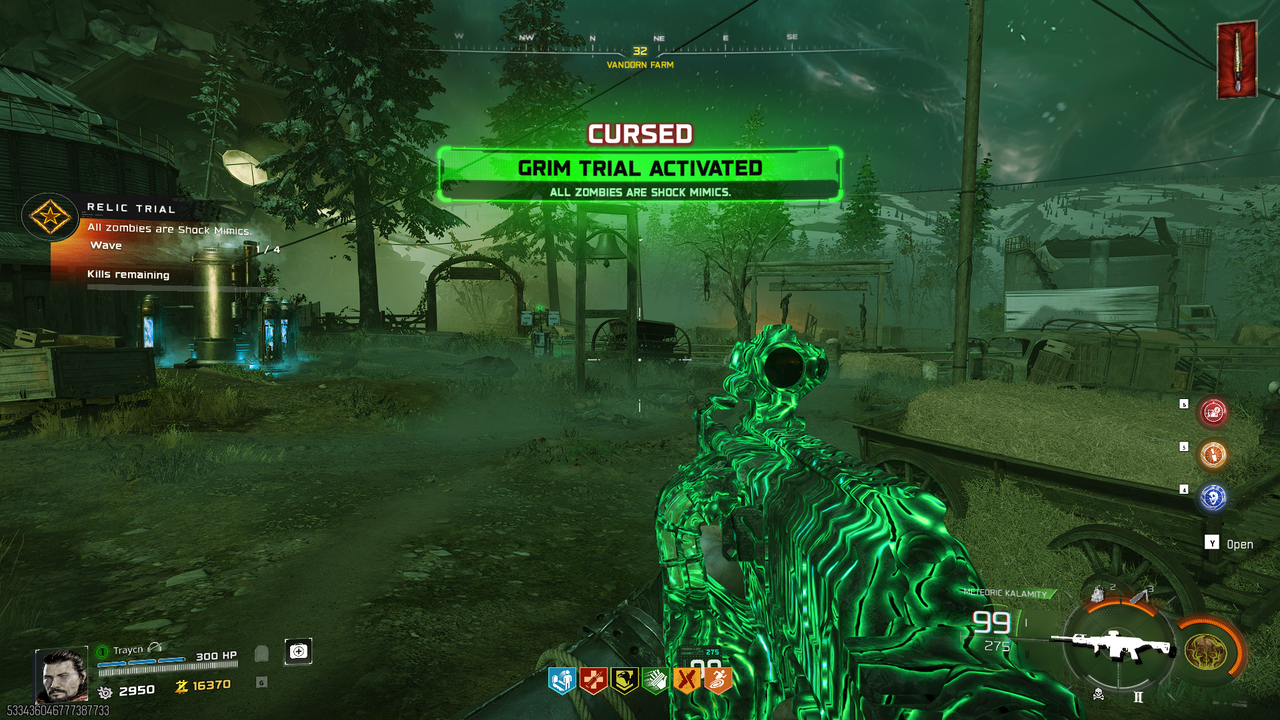Select the yellow-and-black beast-head perk icon
Image resolution: width=1280 pixels, height=720 pixels.
pyautogui.click(x=625, y=681)
